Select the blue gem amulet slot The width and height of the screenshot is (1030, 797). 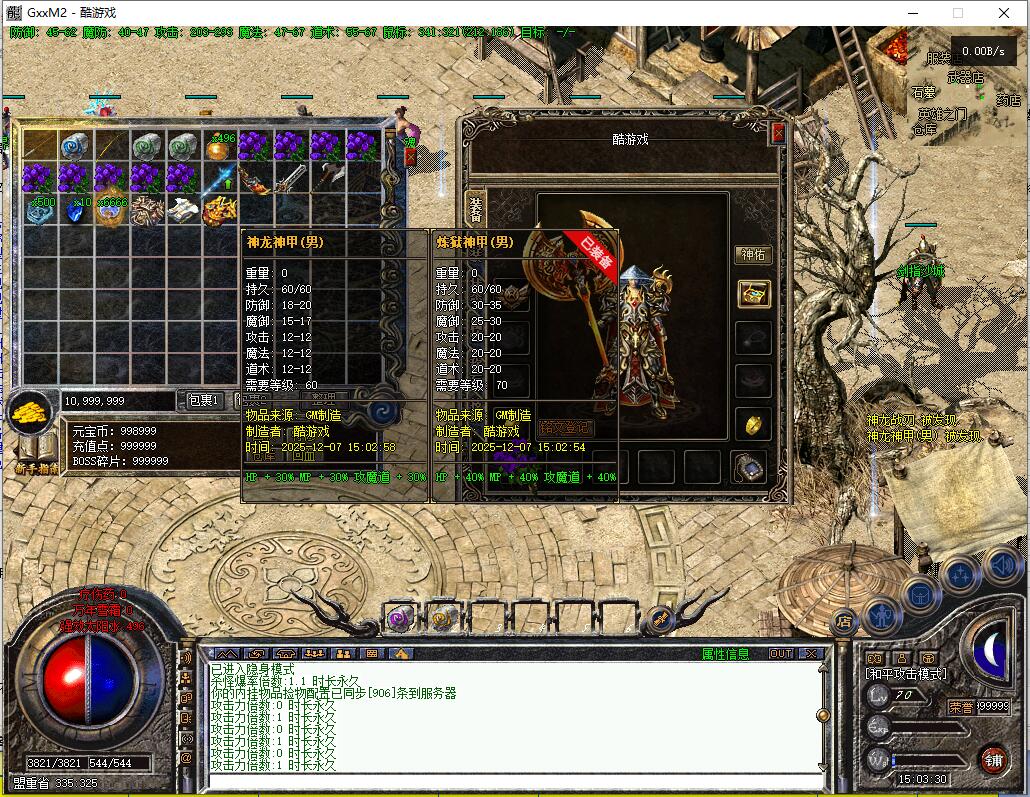point(747,465)
